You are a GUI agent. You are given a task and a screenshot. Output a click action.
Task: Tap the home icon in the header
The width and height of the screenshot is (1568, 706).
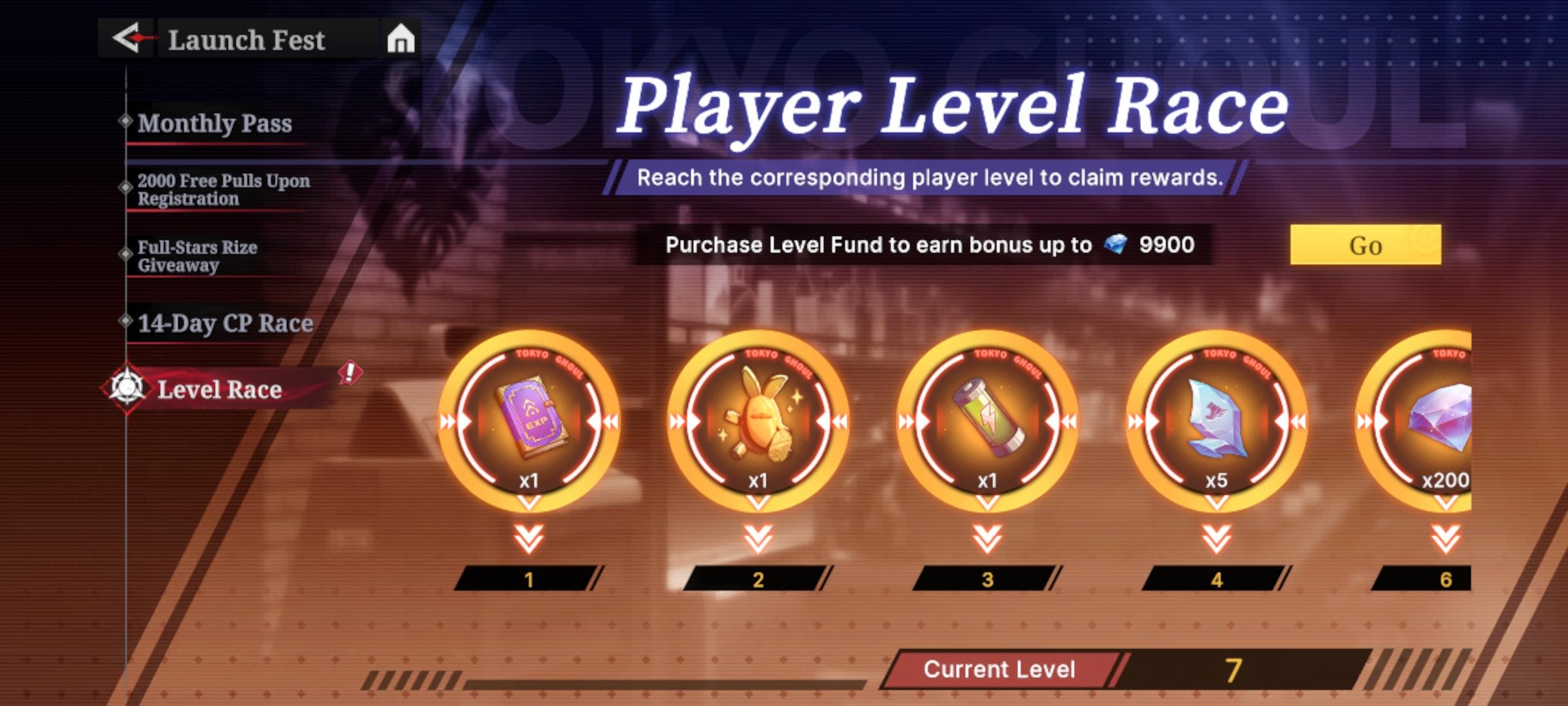point(400,39)
